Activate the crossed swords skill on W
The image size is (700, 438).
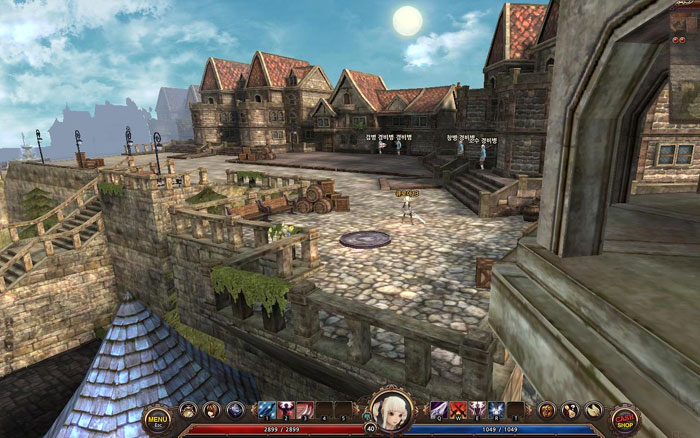click(x=458, y=410)
